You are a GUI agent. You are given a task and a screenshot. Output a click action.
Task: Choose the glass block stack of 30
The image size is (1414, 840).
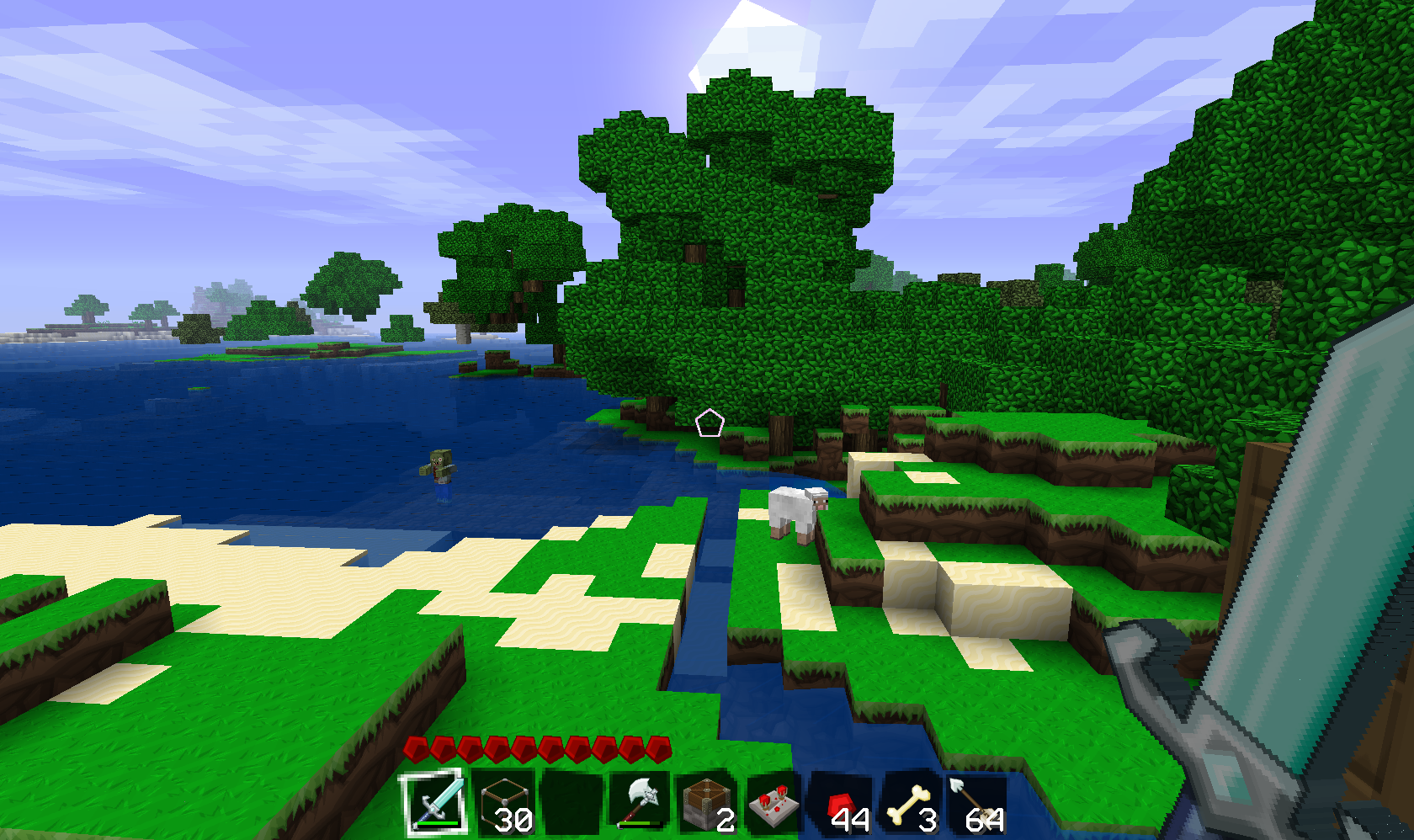503,803
